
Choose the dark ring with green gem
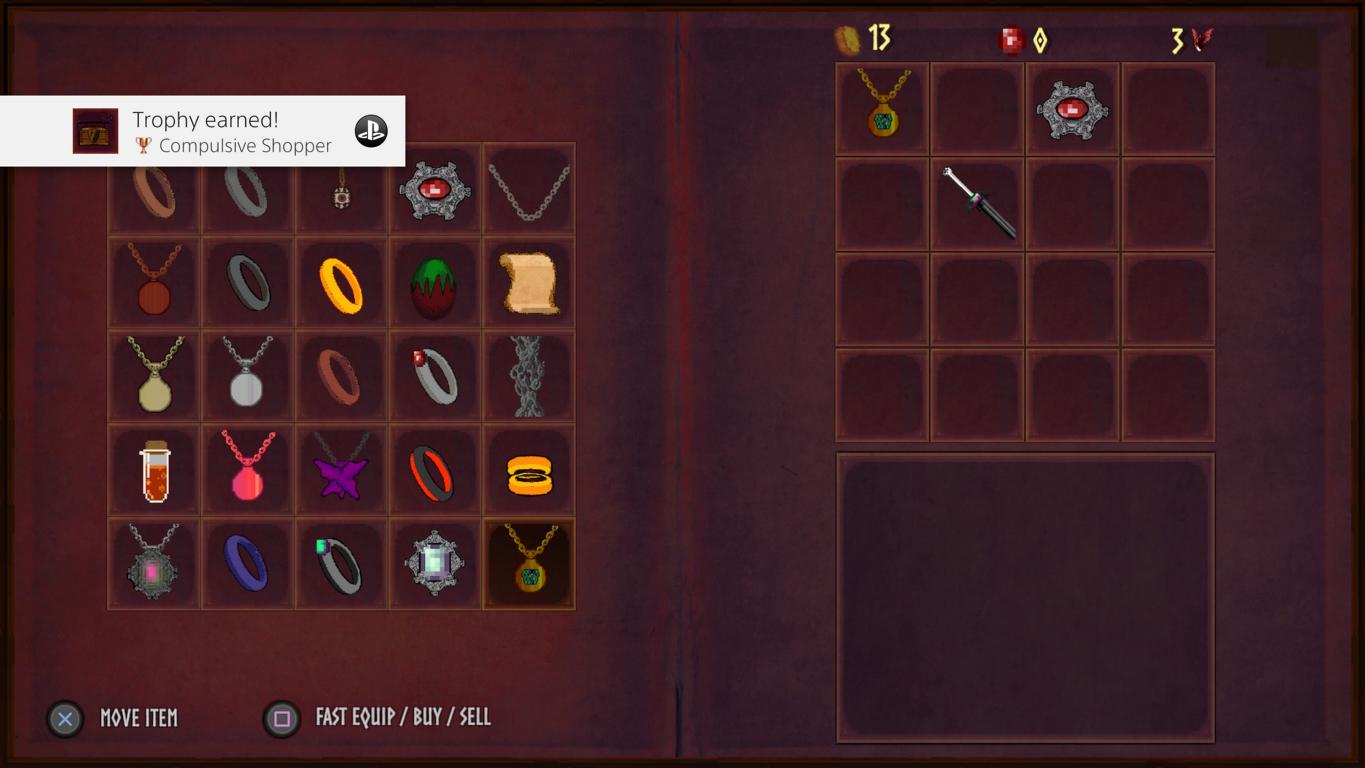pos(341,564)
